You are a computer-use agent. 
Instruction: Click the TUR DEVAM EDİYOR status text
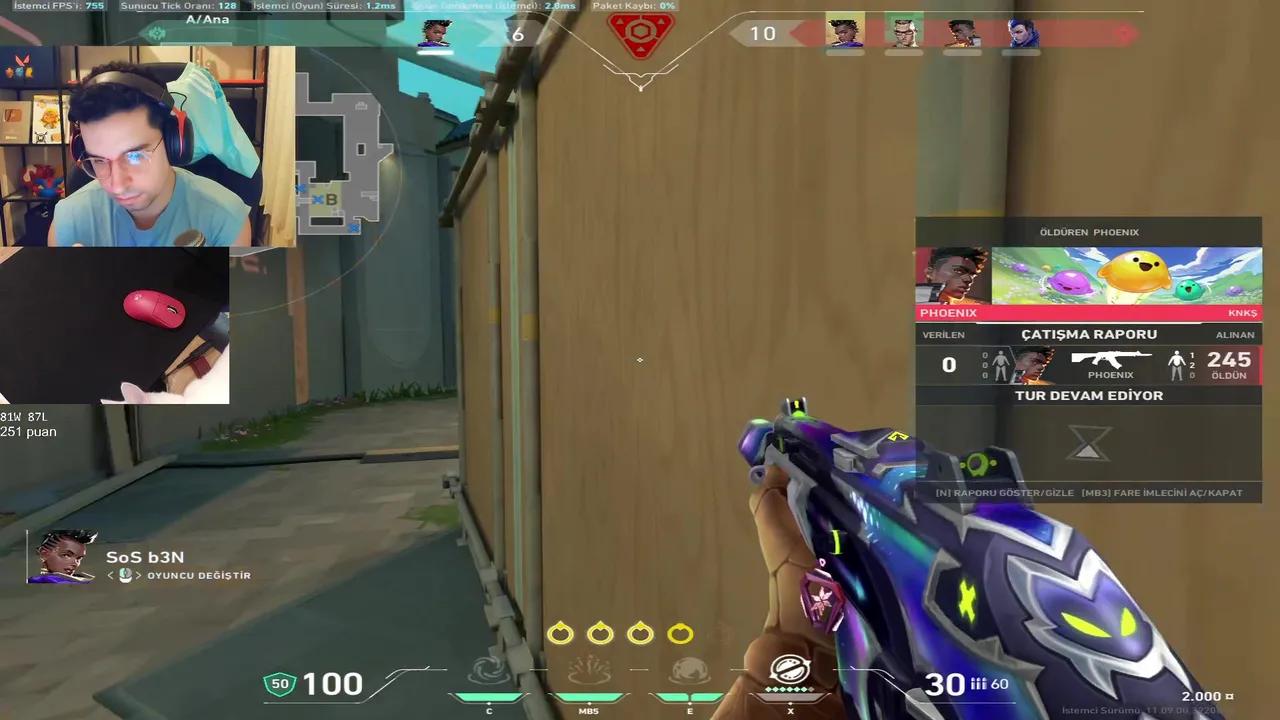[1089, 395]
